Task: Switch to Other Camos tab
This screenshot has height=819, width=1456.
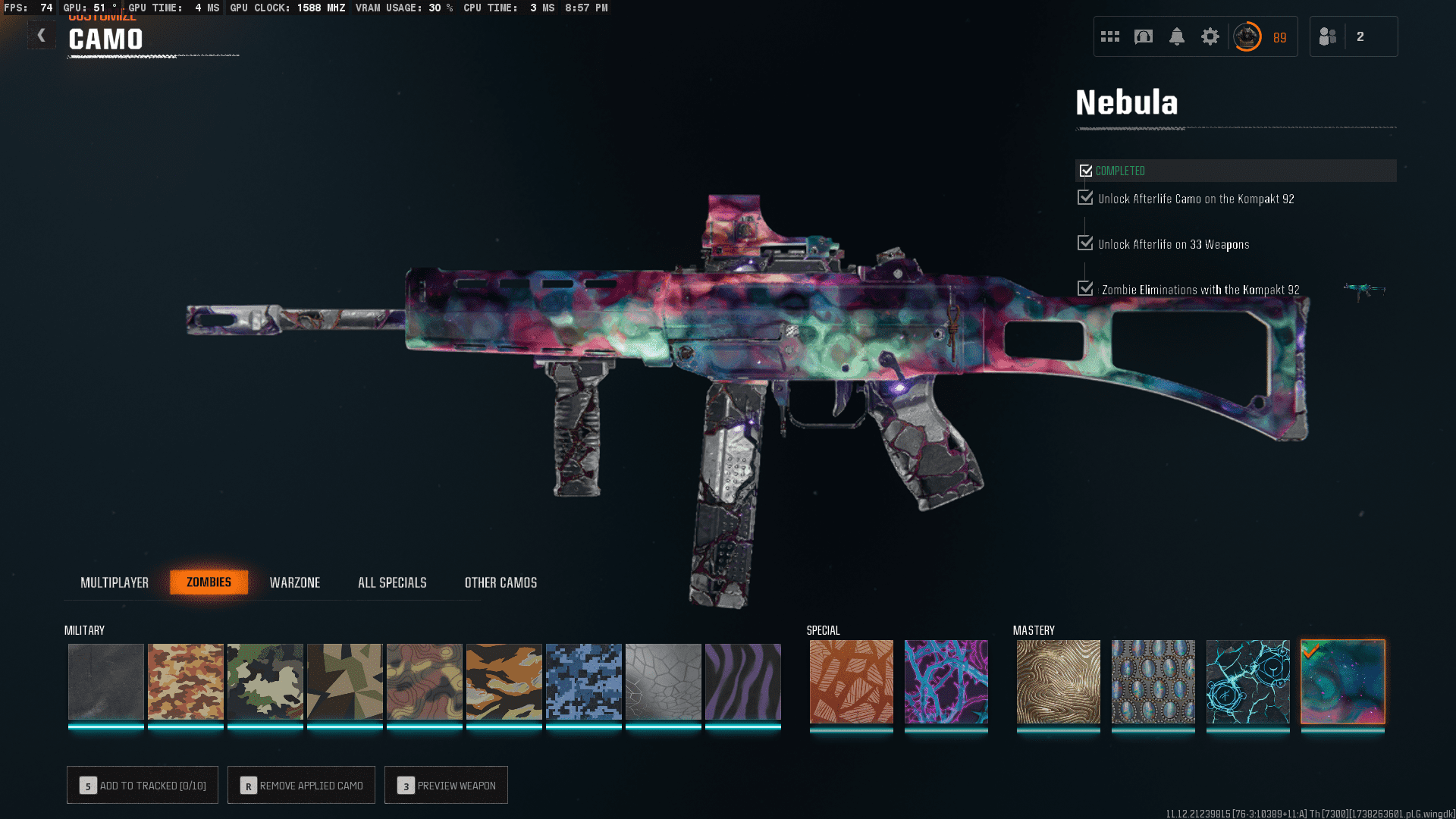Action: [500, 582]
